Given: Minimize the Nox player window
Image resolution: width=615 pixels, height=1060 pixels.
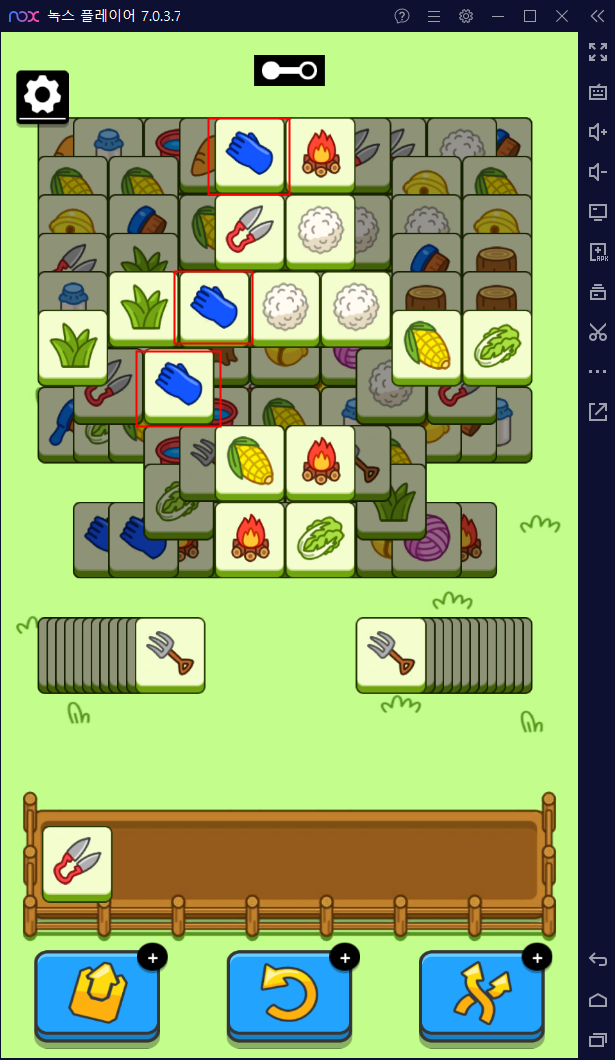Looking at the screenshot, I should [499, 16].
